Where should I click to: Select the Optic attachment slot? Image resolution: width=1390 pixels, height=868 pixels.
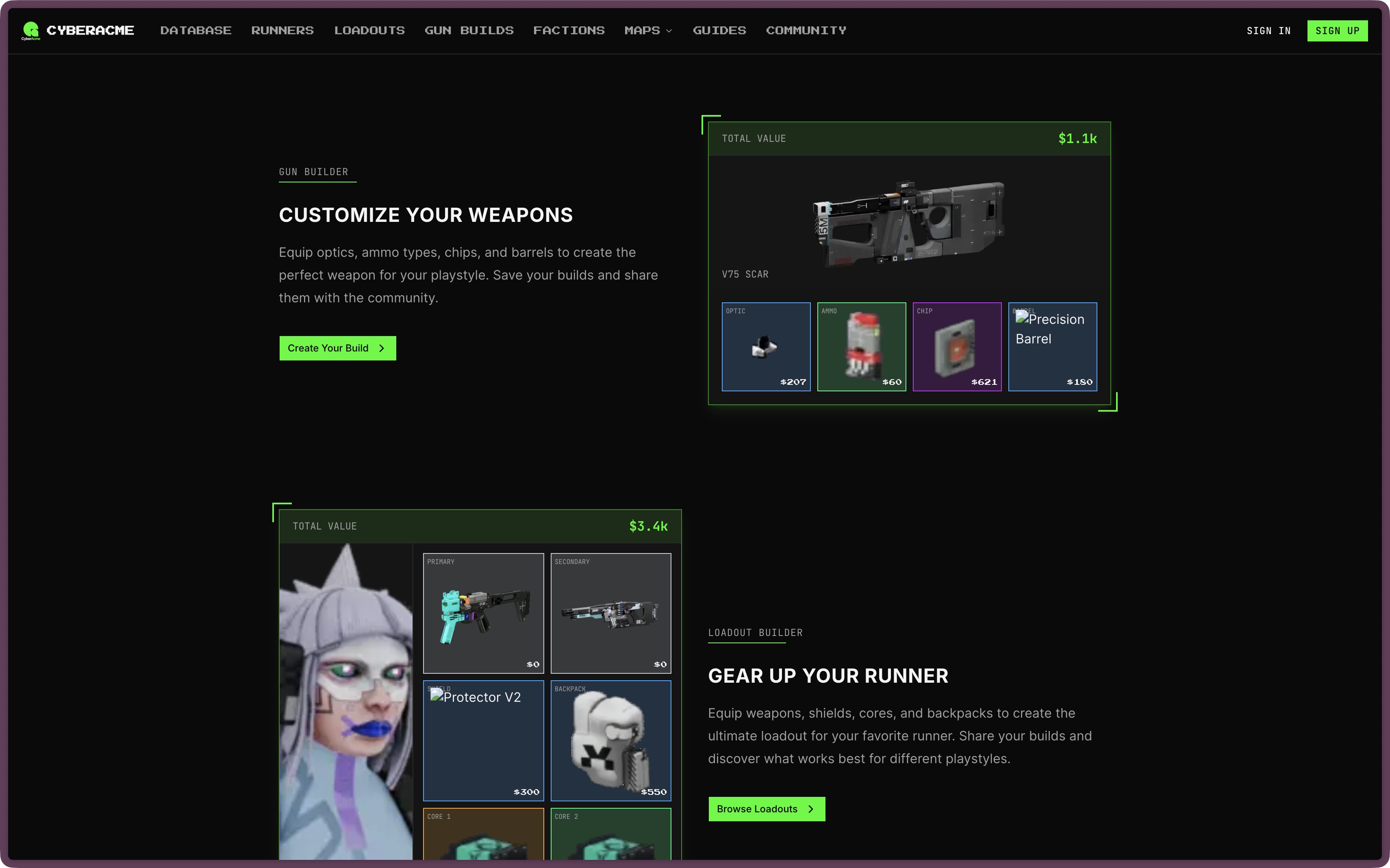pos(766,347)
